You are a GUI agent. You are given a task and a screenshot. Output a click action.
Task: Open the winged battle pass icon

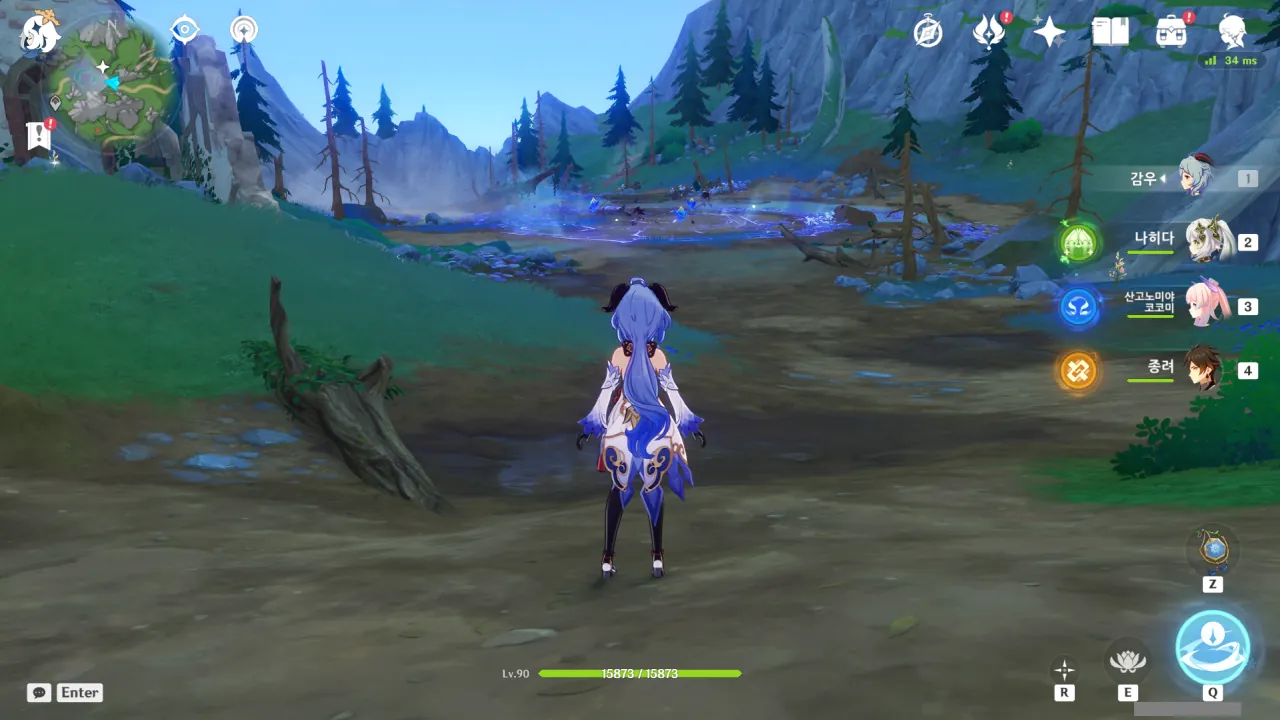point(988,32)
